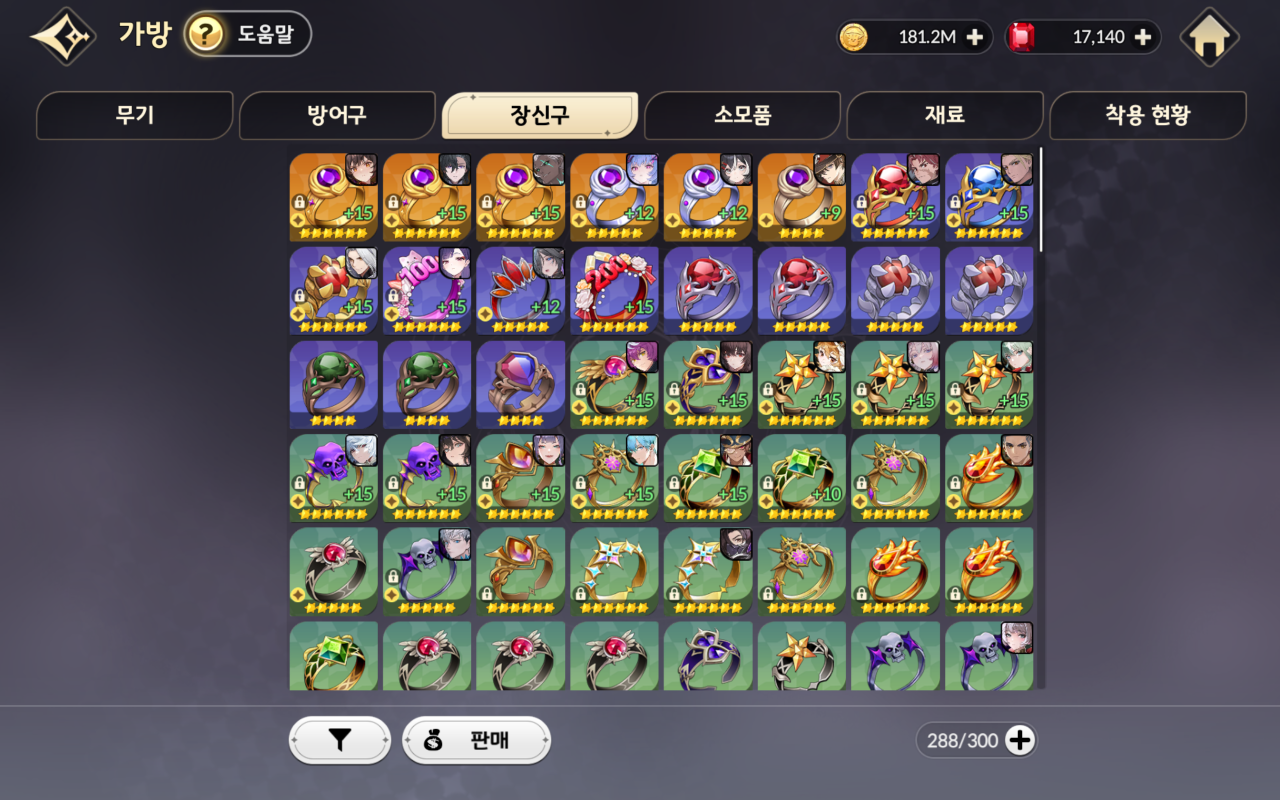Image resolution: width=1280 pixels, height=800 pixels.
Task: View the 착용 현황 equipped status tab
Action: 1148,115
